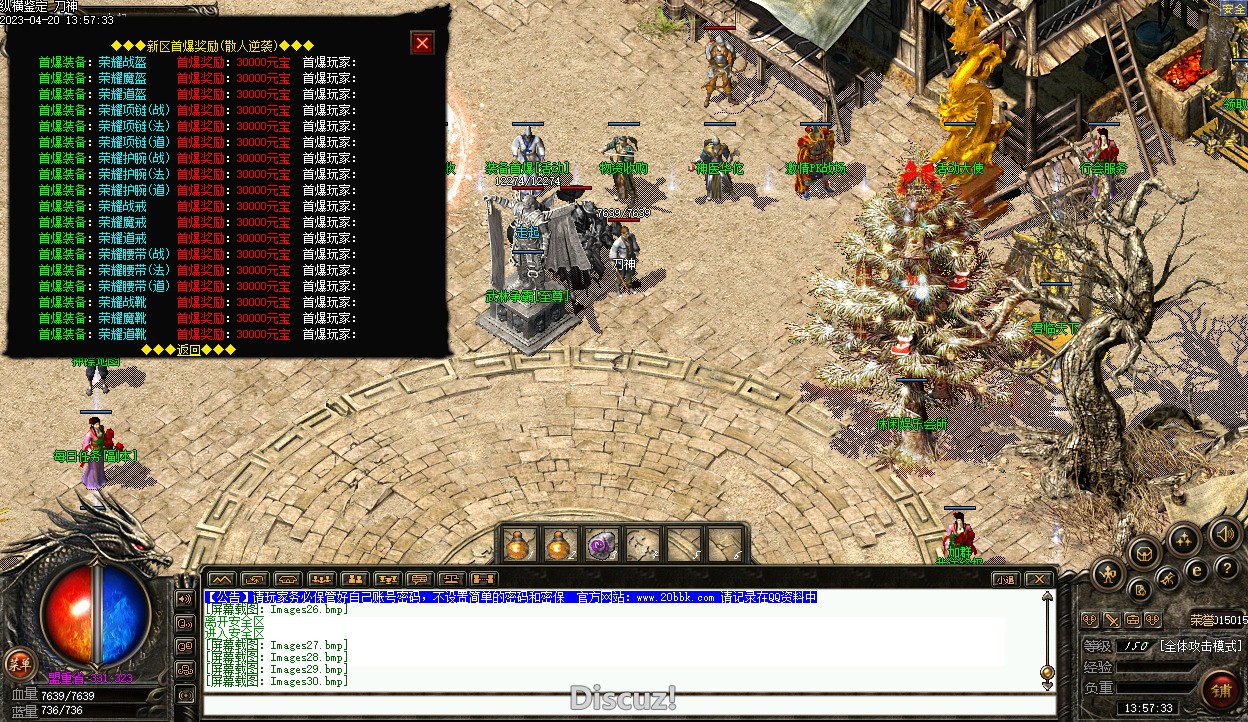This screenshot has height=722, width=1248.
Task: Click the 返回 return link
Action: [189, 350]
